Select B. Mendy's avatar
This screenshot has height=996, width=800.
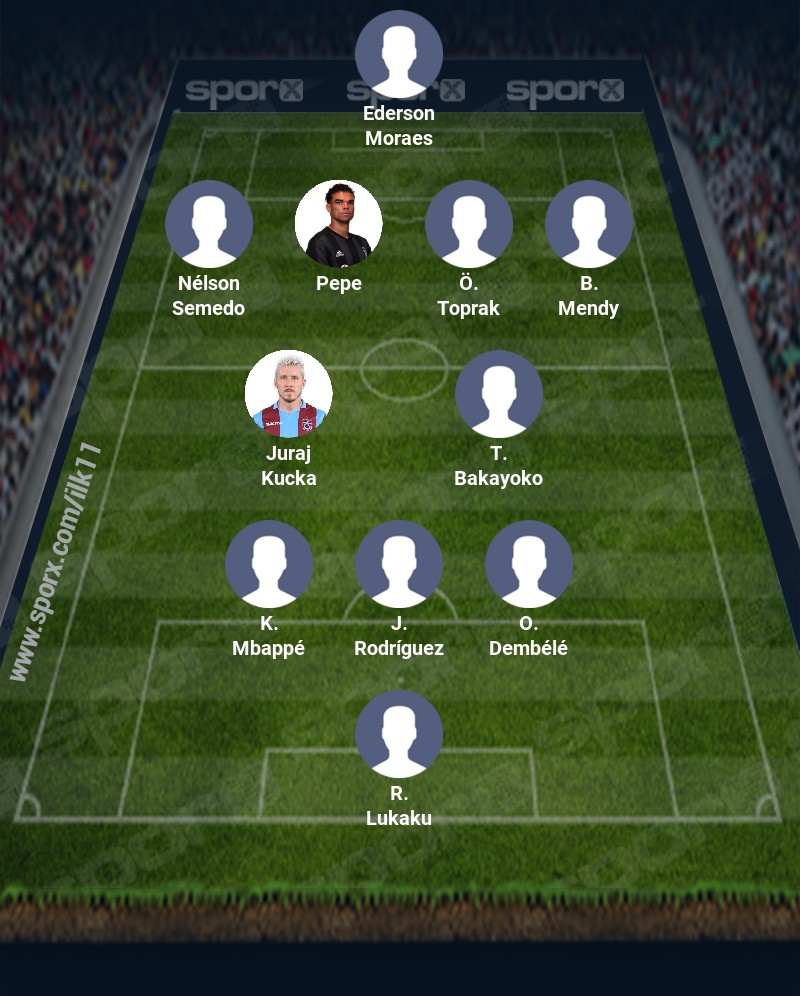589,224
